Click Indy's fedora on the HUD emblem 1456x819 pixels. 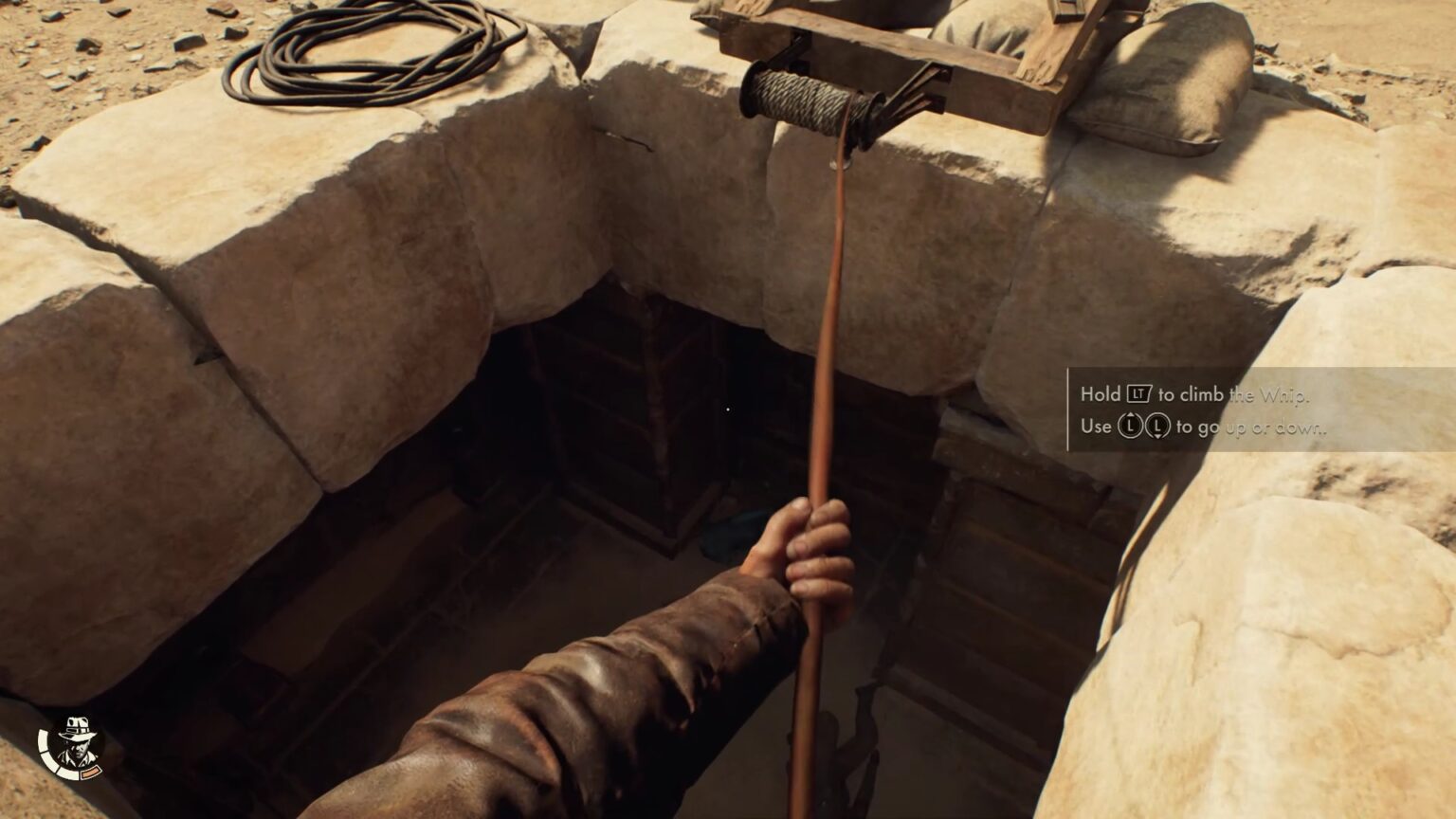pos(77,728)
